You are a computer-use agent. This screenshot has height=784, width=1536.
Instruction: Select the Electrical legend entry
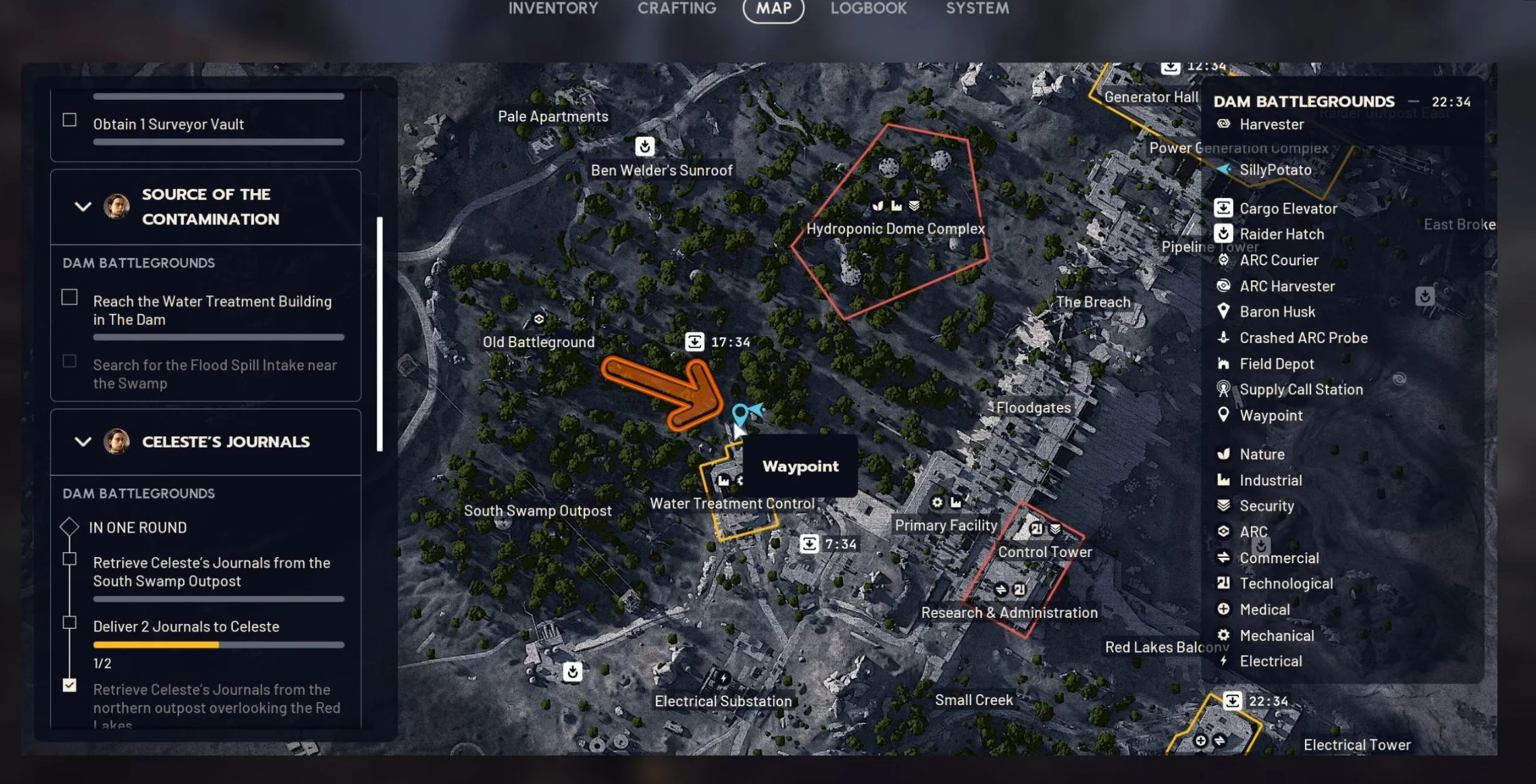coord(1270,661)
